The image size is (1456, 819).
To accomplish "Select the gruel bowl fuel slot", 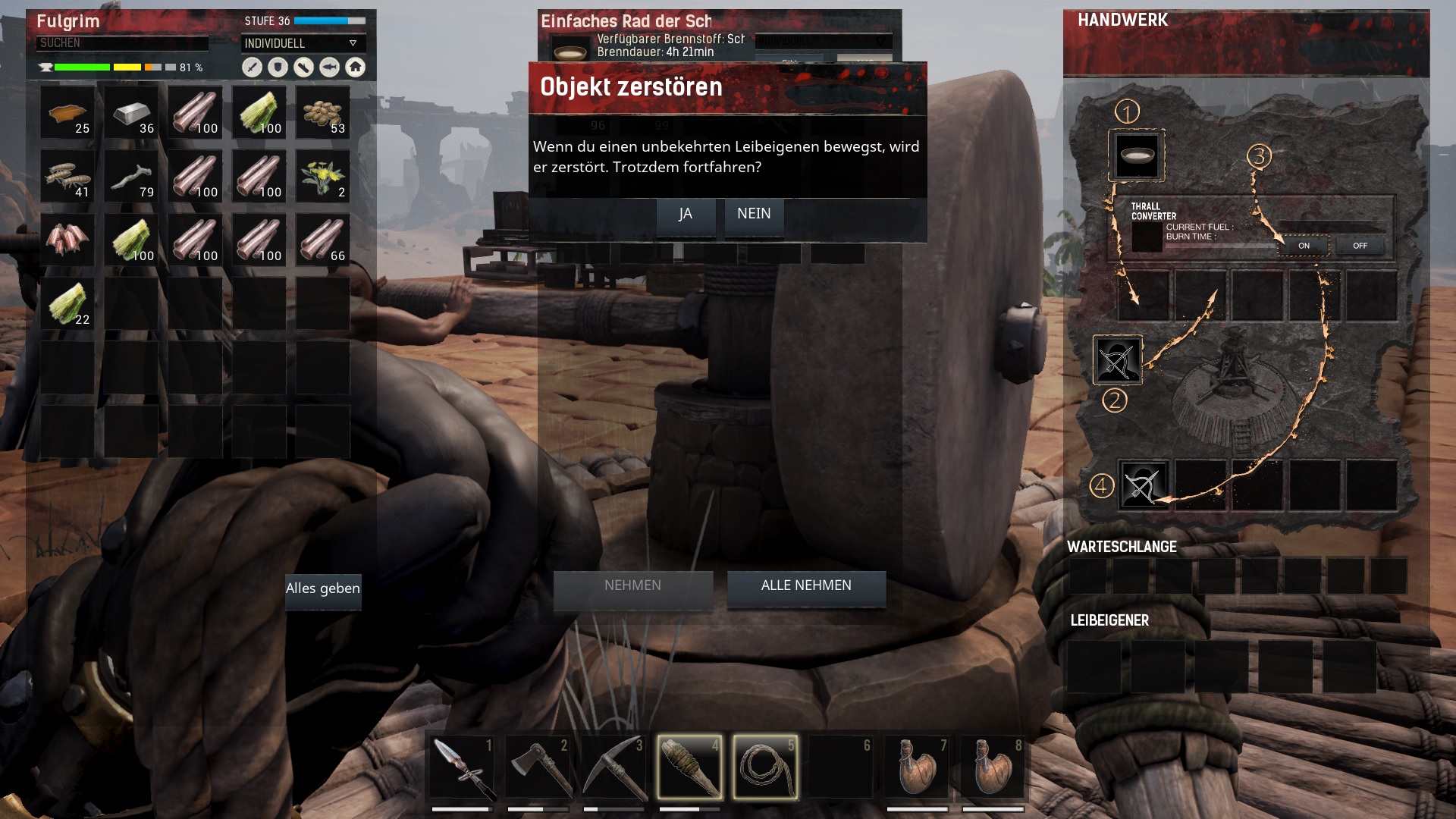I will tap(1137, 156).
